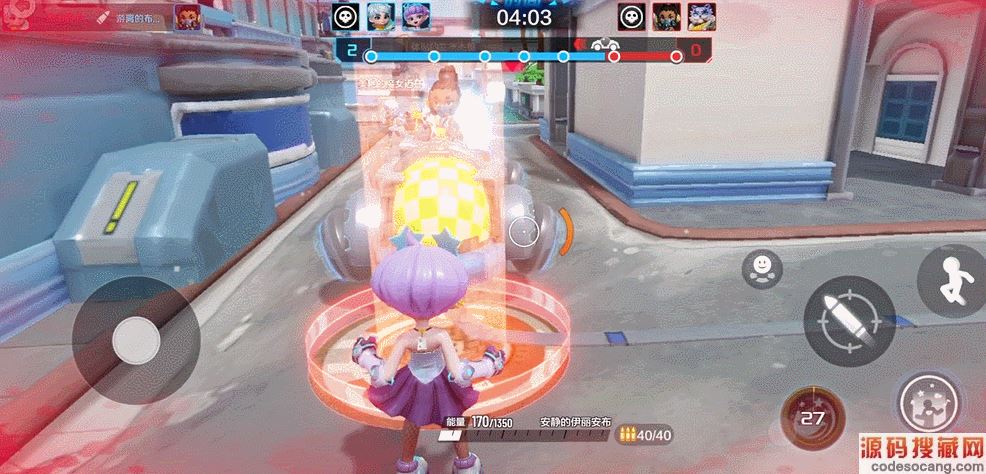
Task: Open the kill feed player avatar
Action: (186, 16)
